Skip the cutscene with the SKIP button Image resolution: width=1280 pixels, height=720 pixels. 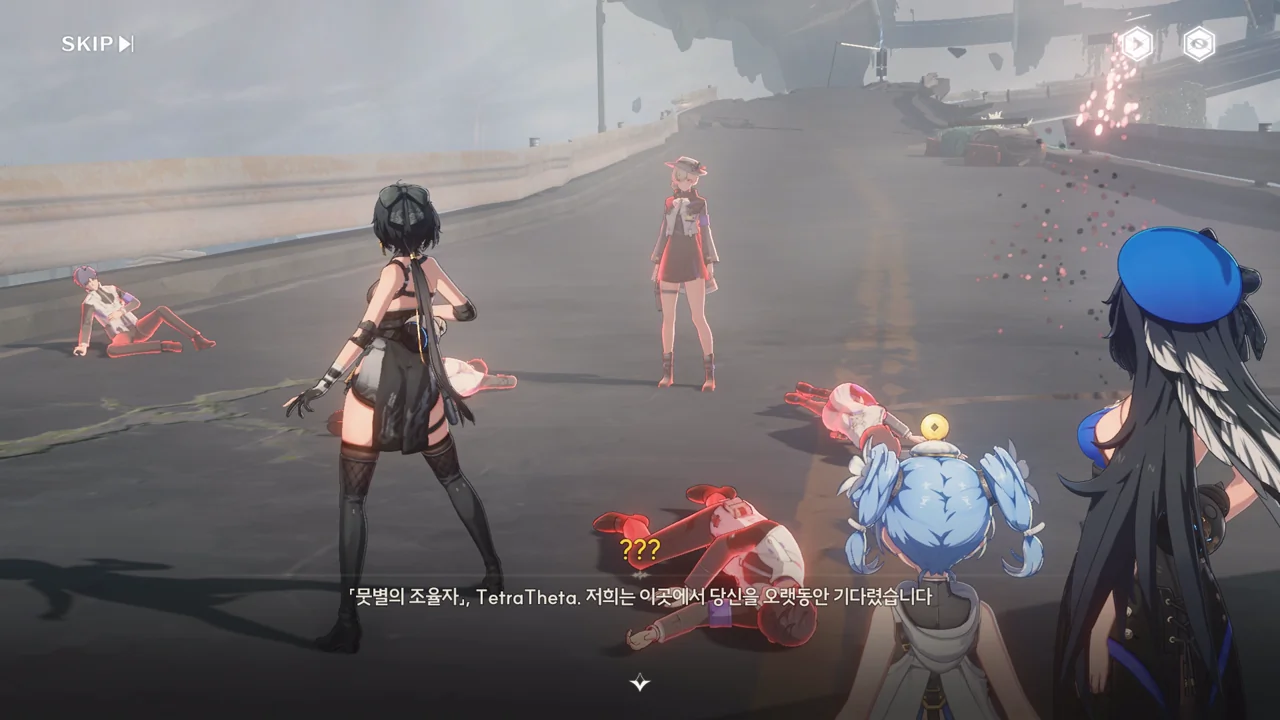[97, 44]
